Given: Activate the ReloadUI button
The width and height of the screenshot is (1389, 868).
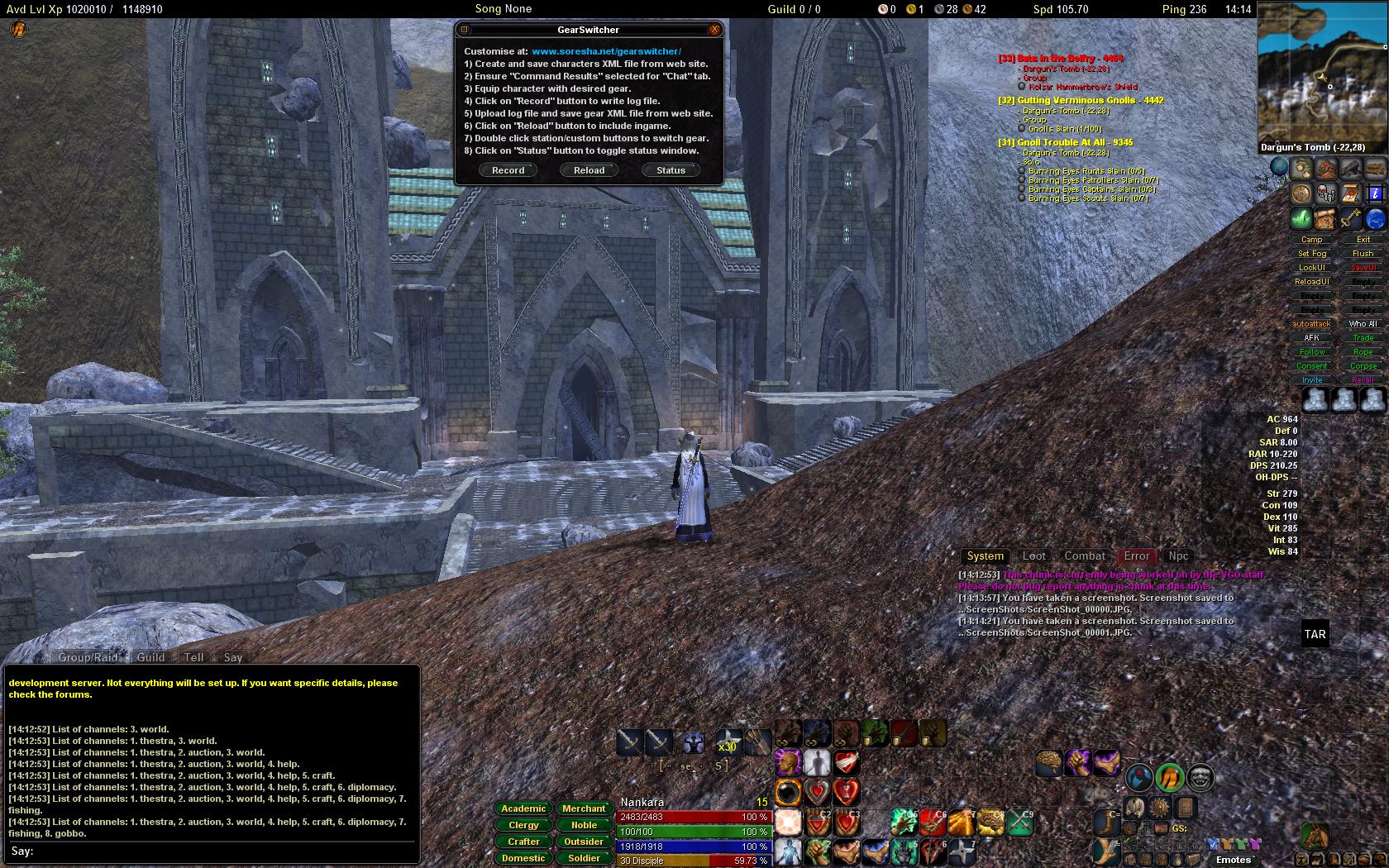Looking at the screenshot, I should 1312,282.
